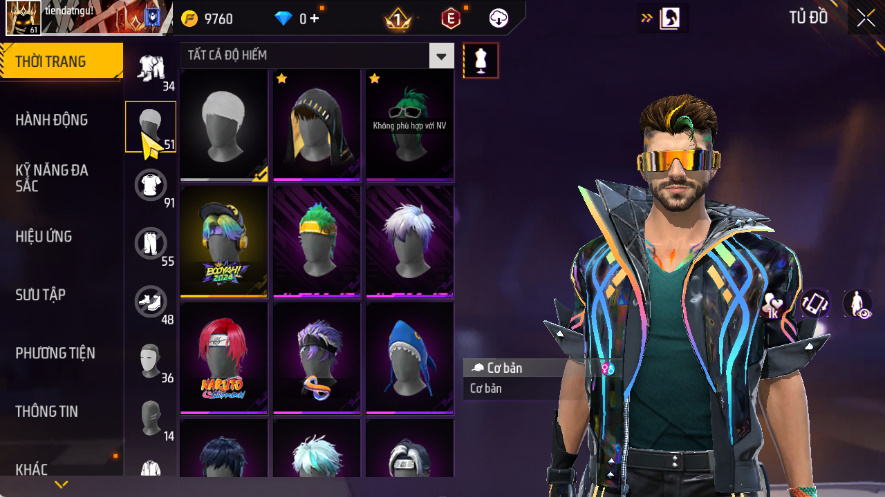Select the shoes category icon
This screenshot has height=497, width=885.
coord(150,301)
